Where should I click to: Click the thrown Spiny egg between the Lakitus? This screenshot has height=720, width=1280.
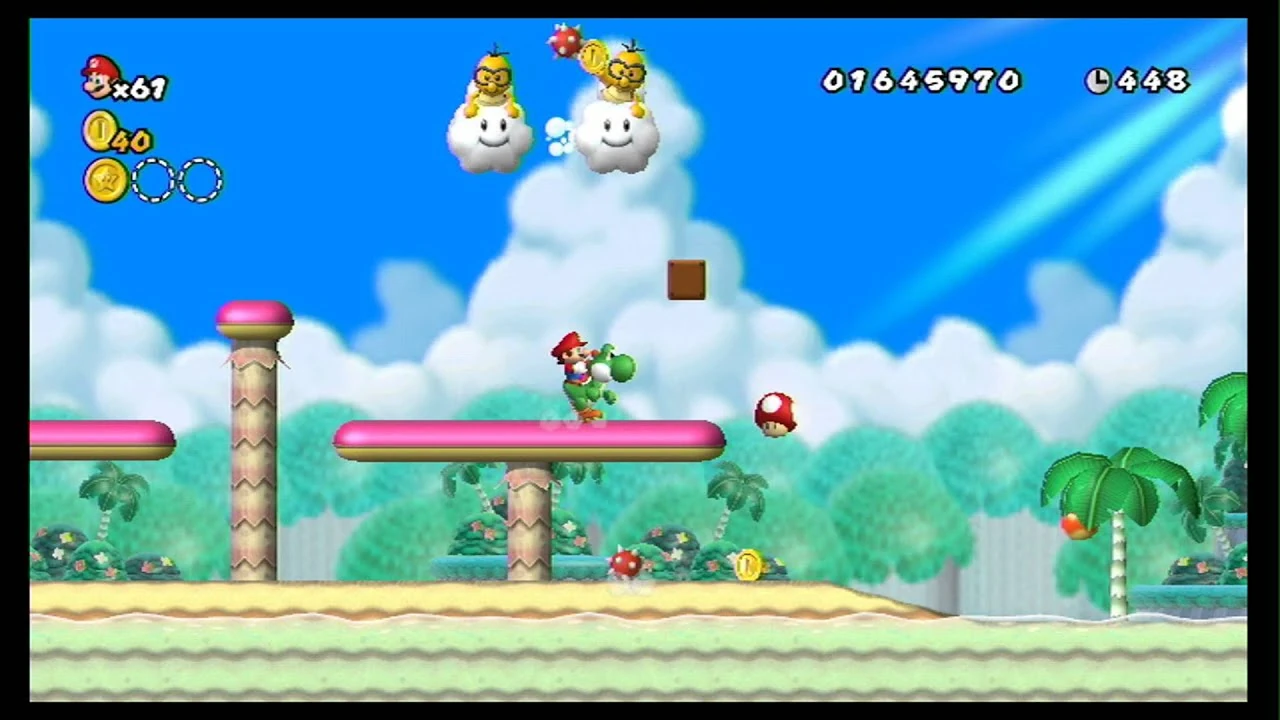coord(566,42)
